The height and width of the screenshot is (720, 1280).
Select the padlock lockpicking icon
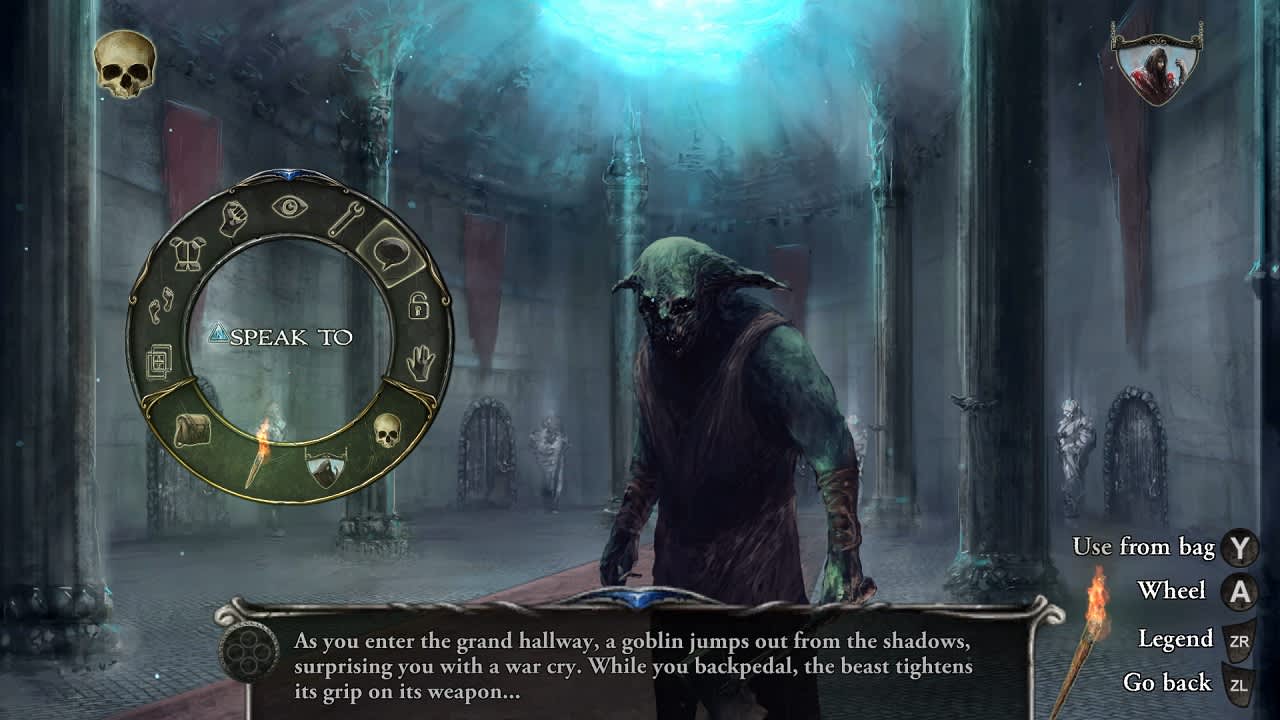pyautogui.click(x=417, y=307)
